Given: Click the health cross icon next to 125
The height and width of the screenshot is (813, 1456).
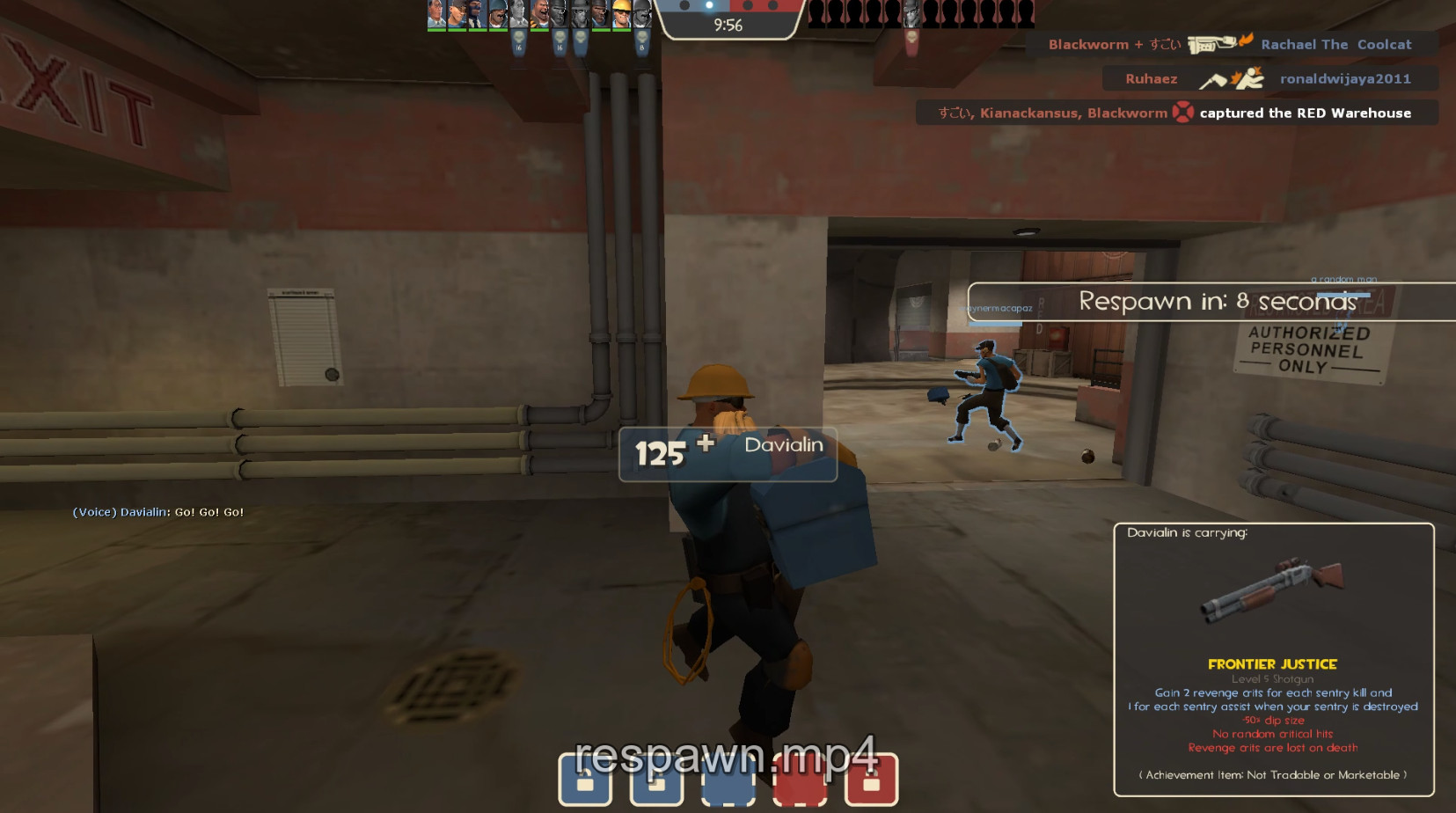Looking at the screenshot, I should [703, 446].
